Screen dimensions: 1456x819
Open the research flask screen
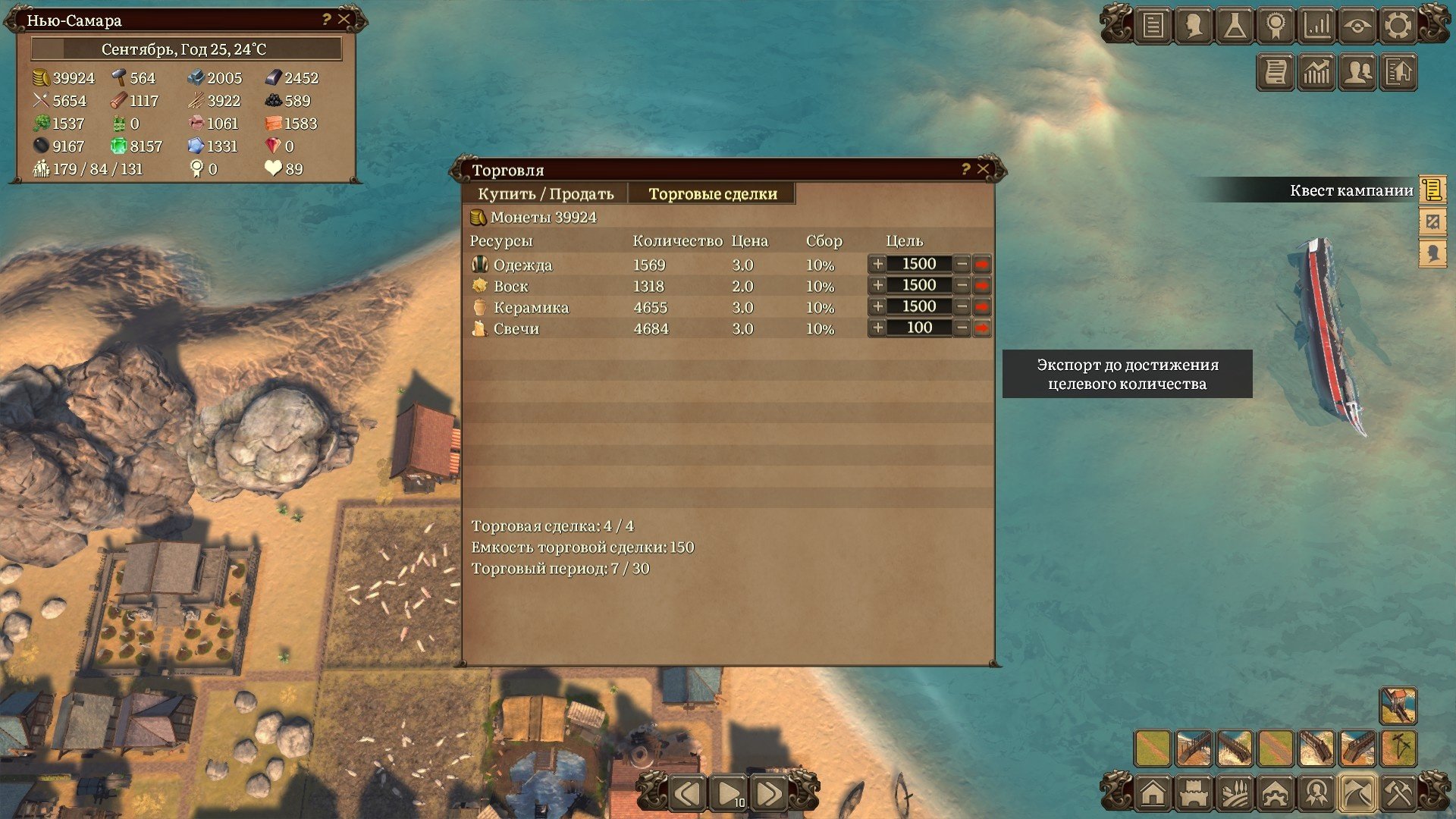click(x=1235, y=26)
